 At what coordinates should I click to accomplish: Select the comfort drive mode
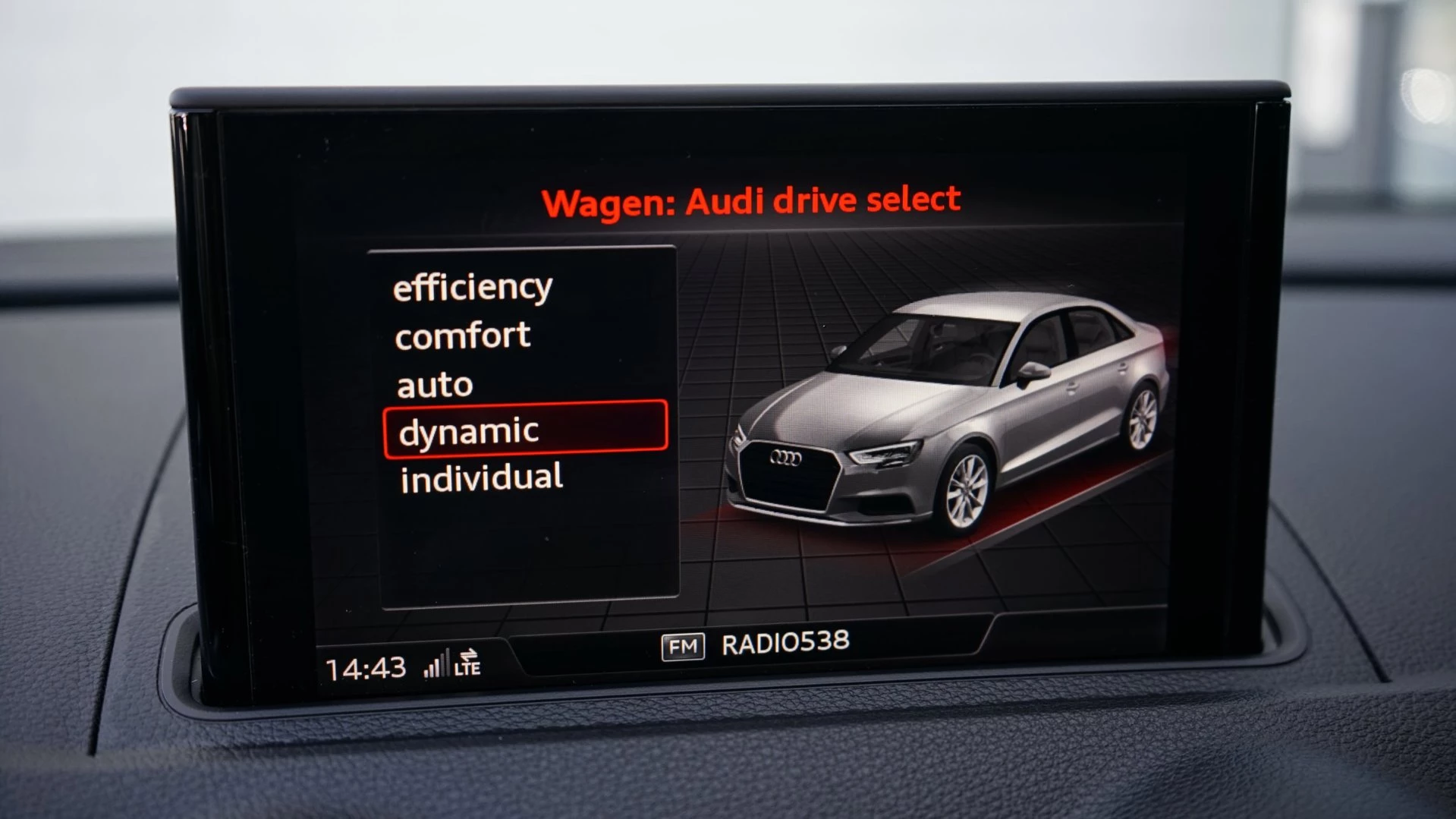[461, 335]
